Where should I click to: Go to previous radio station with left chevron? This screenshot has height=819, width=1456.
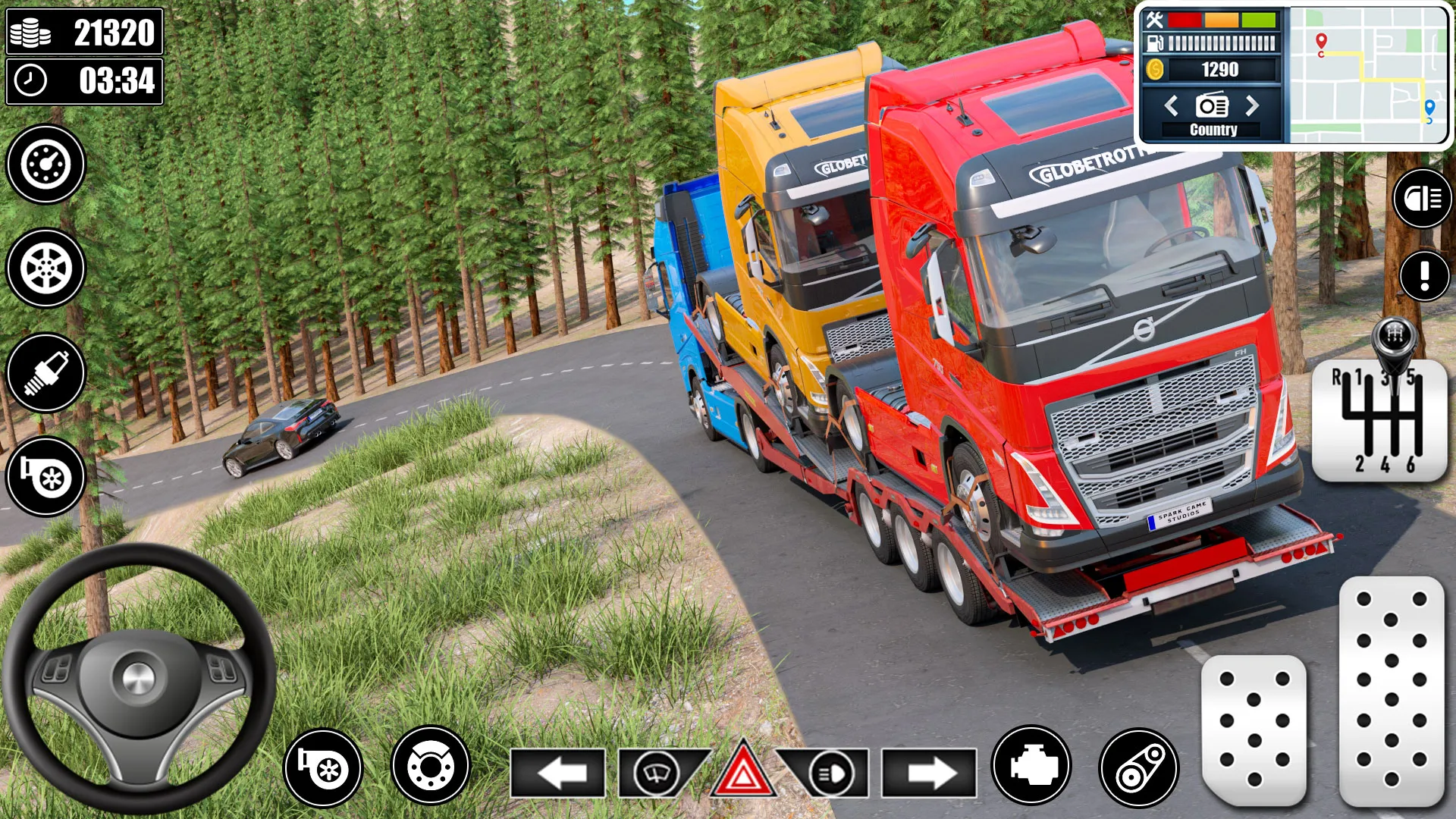point(1172,106)
